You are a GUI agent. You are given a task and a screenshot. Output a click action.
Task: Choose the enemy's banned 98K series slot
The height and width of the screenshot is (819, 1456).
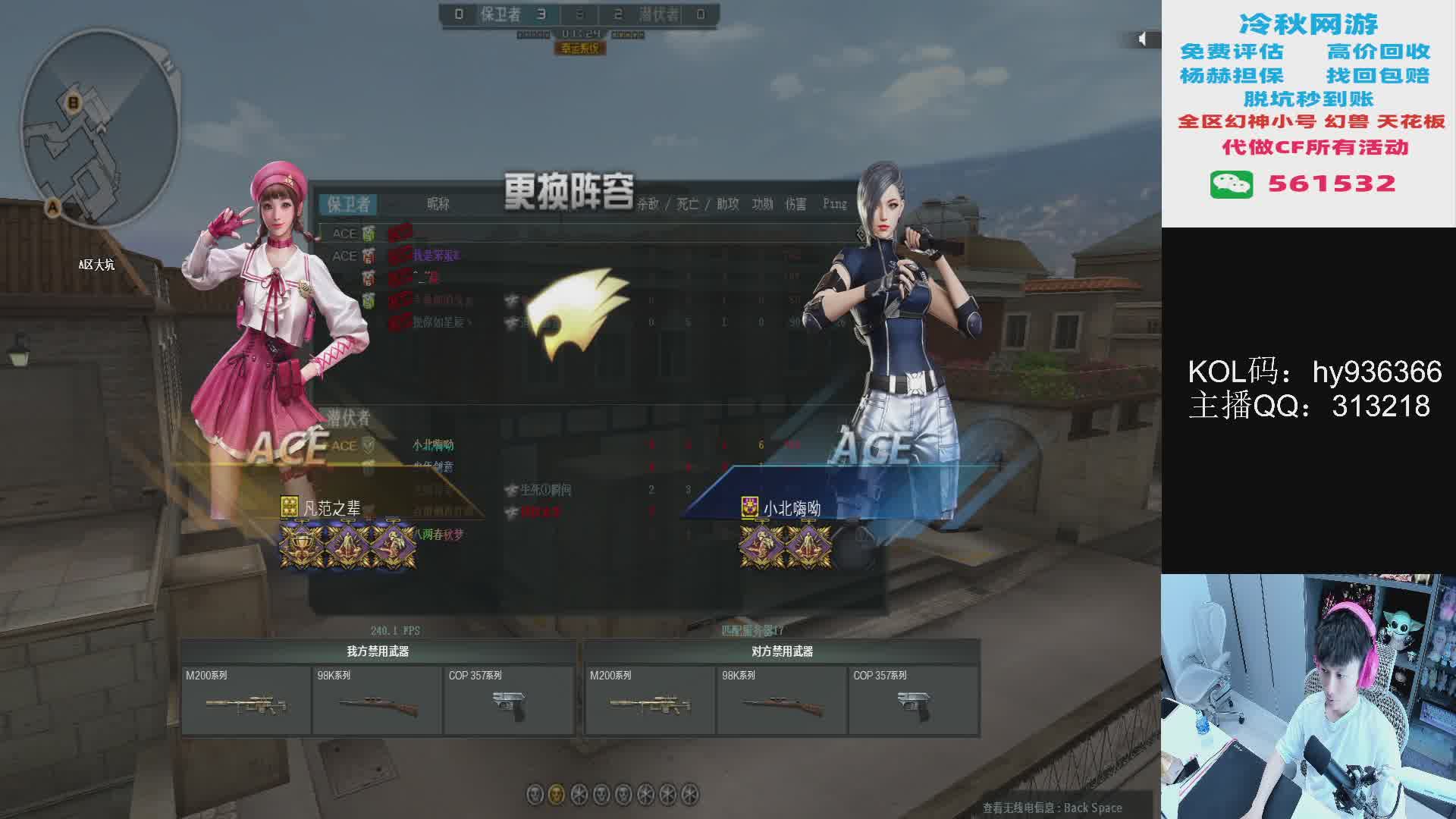coord(781,701)
